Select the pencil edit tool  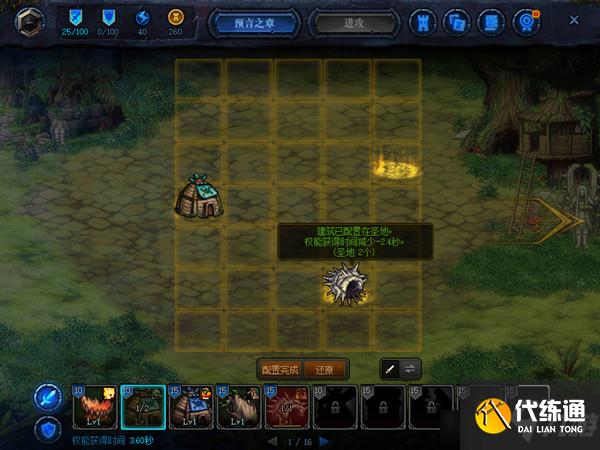point(389,369)
